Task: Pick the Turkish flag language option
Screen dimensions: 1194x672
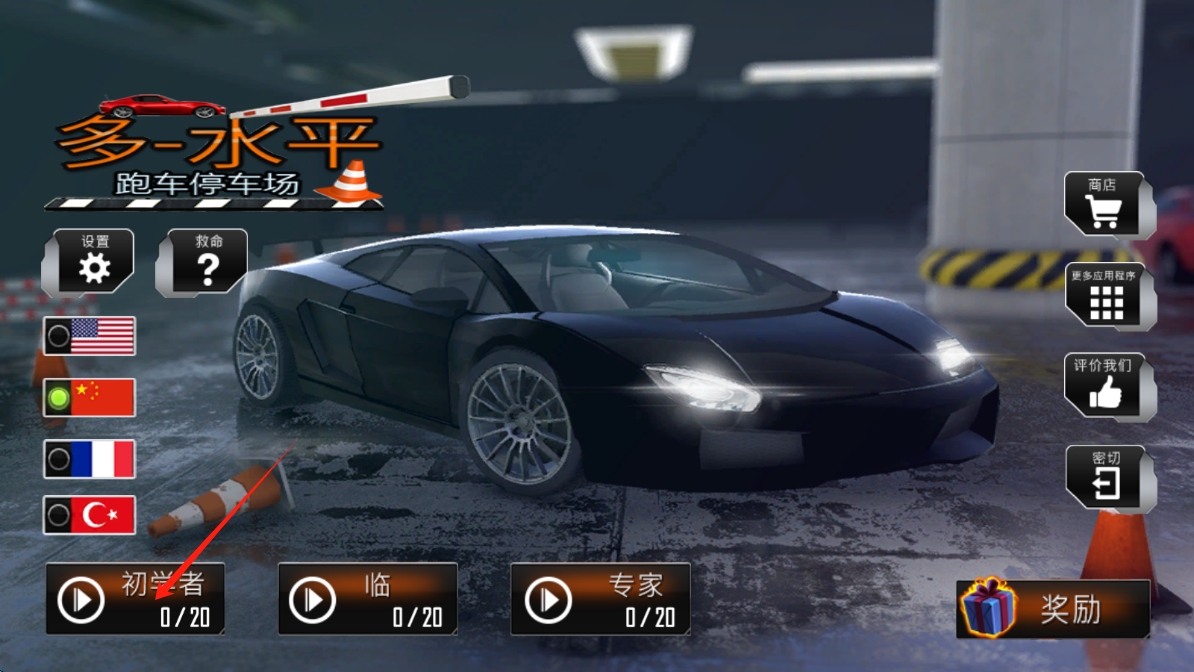Action: point(90,515)
